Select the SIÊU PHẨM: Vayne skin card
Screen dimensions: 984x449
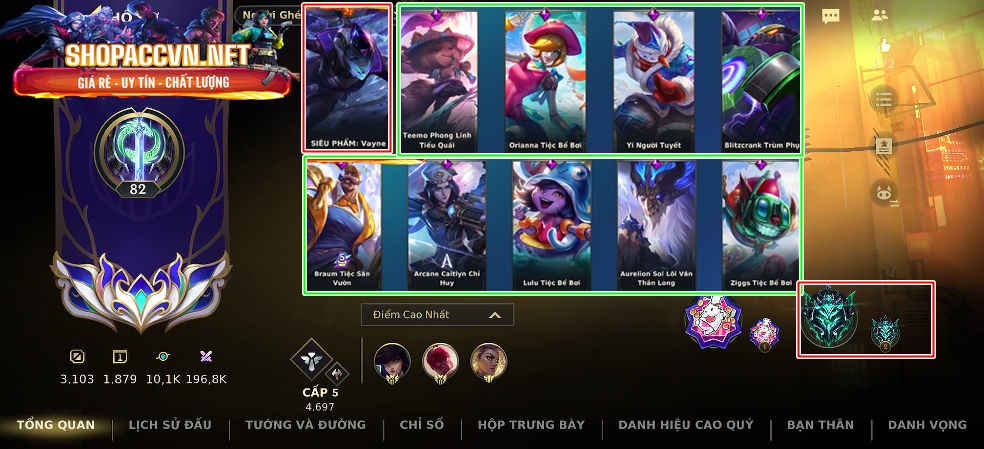pyautogui.click(x=347, y=79)
